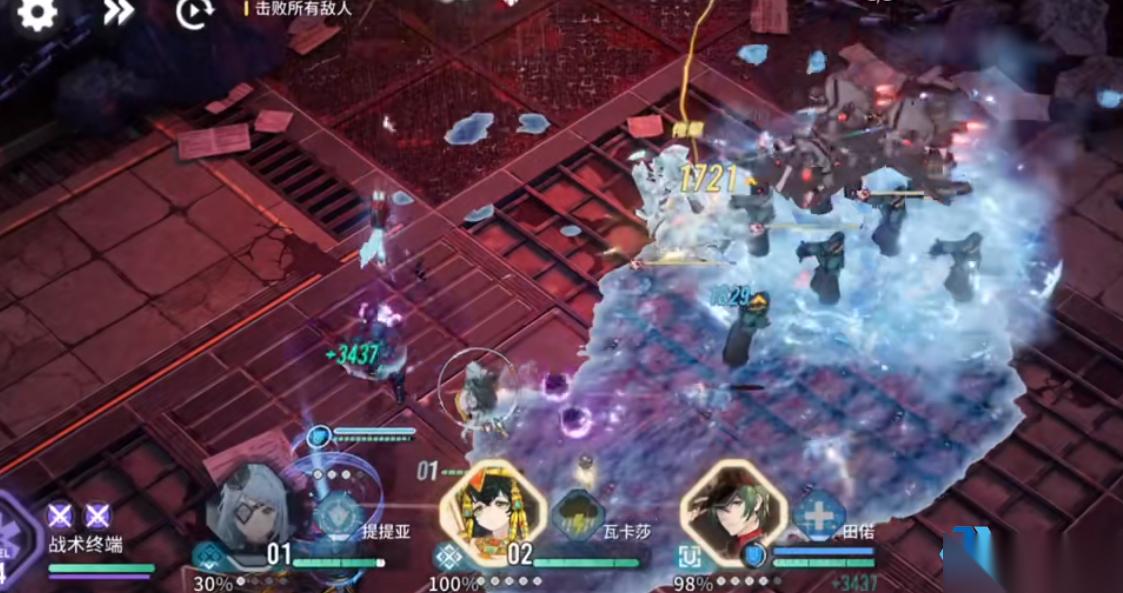Click the 击败所有敌人 objective tracker
1123x593 pixels.
point(302,8)
